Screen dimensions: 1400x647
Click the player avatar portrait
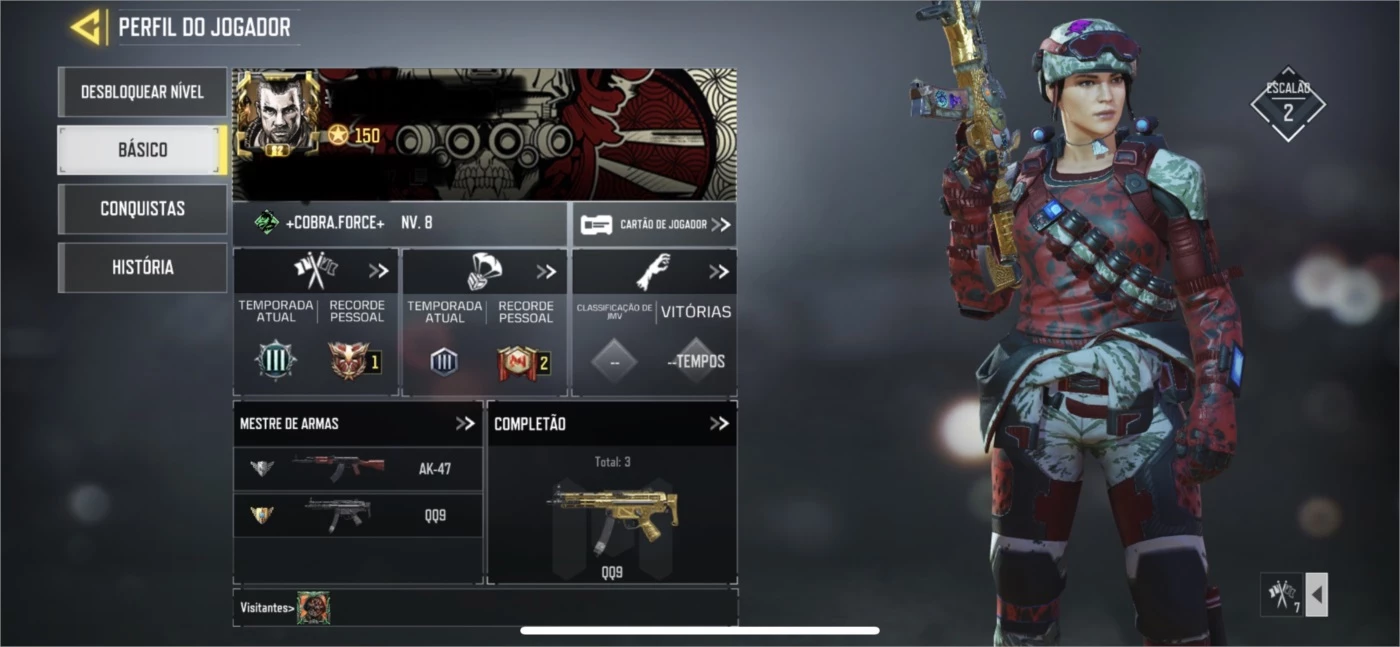(x=277, y=113)
